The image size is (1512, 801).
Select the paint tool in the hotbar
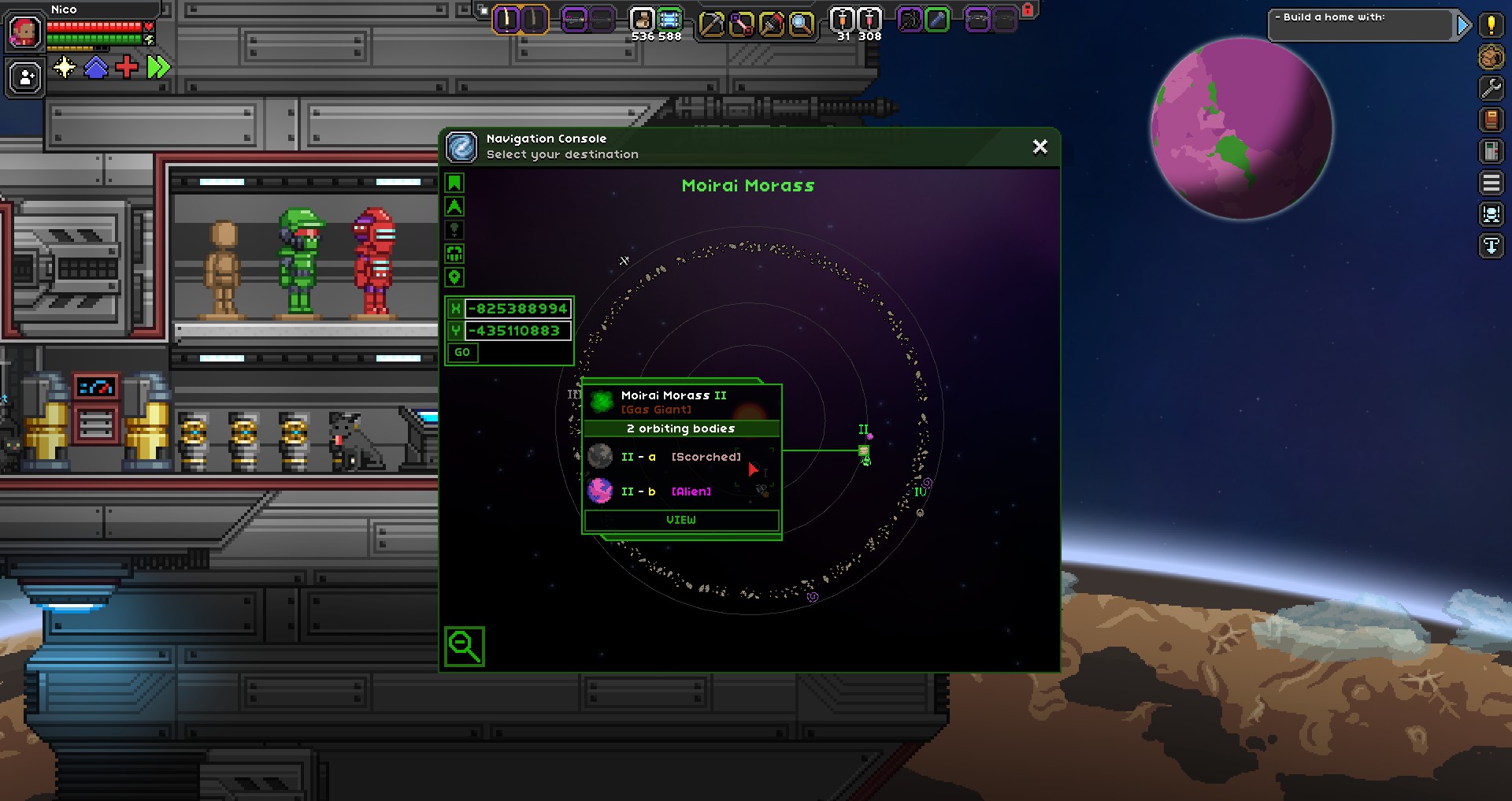point(772,24)
